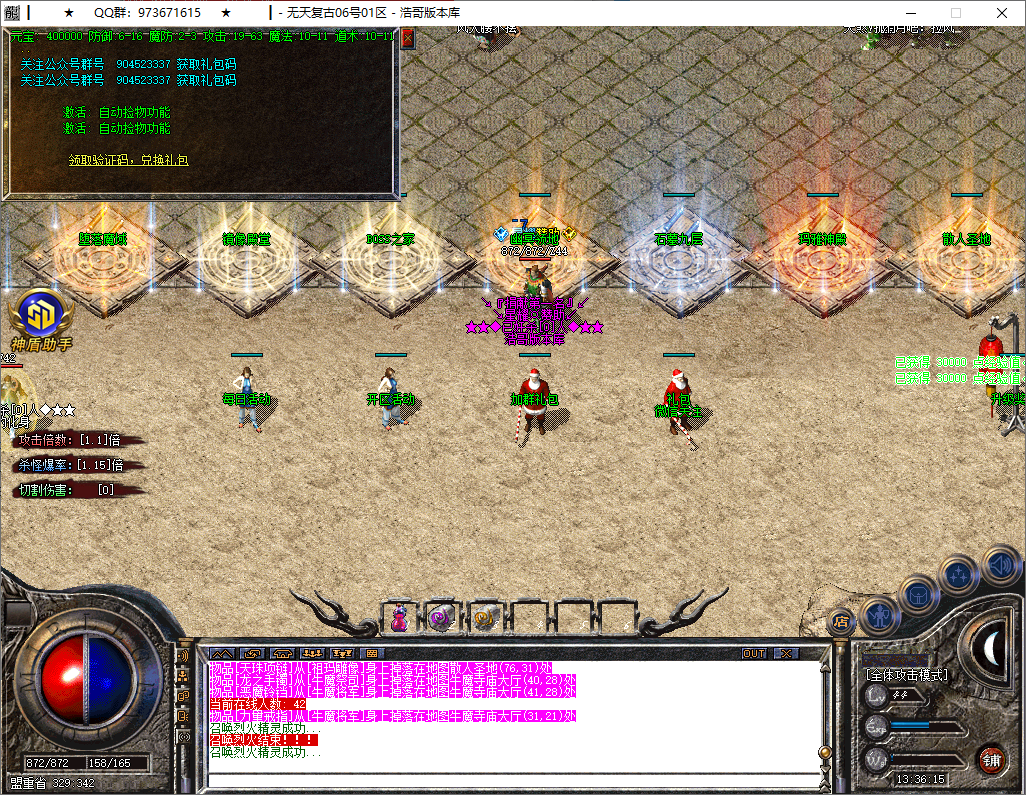Open the red 铺 stall button
1026x795 pixels.
[990, 759]
